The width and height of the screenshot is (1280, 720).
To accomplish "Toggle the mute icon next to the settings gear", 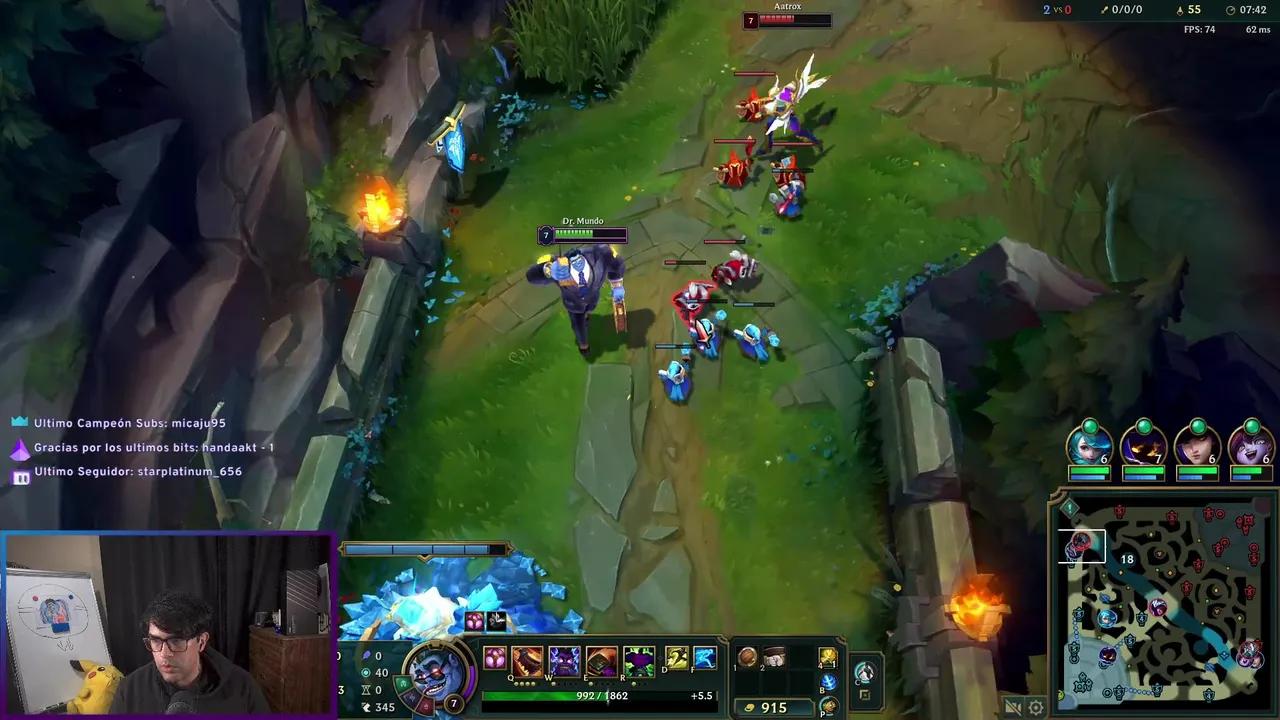I will (x=1013, y=706).
